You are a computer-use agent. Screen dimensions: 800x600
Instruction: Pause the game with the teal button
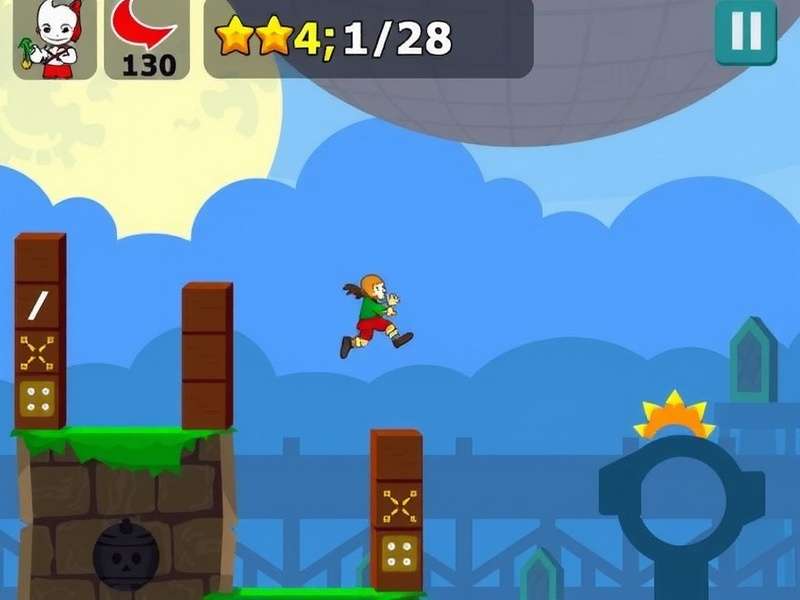[x=746, y=31]
